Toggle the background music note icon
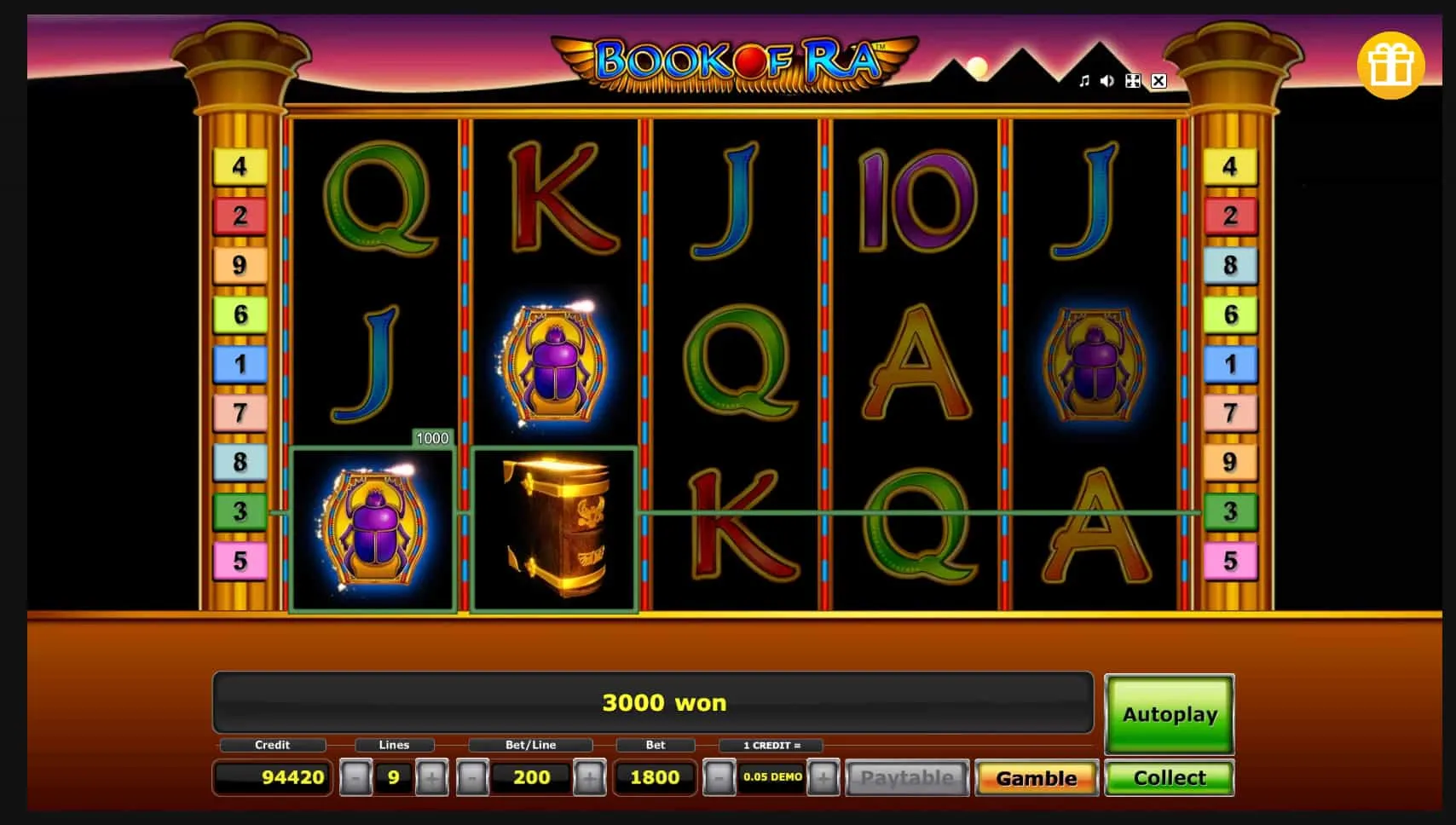 click(1083, 82)
